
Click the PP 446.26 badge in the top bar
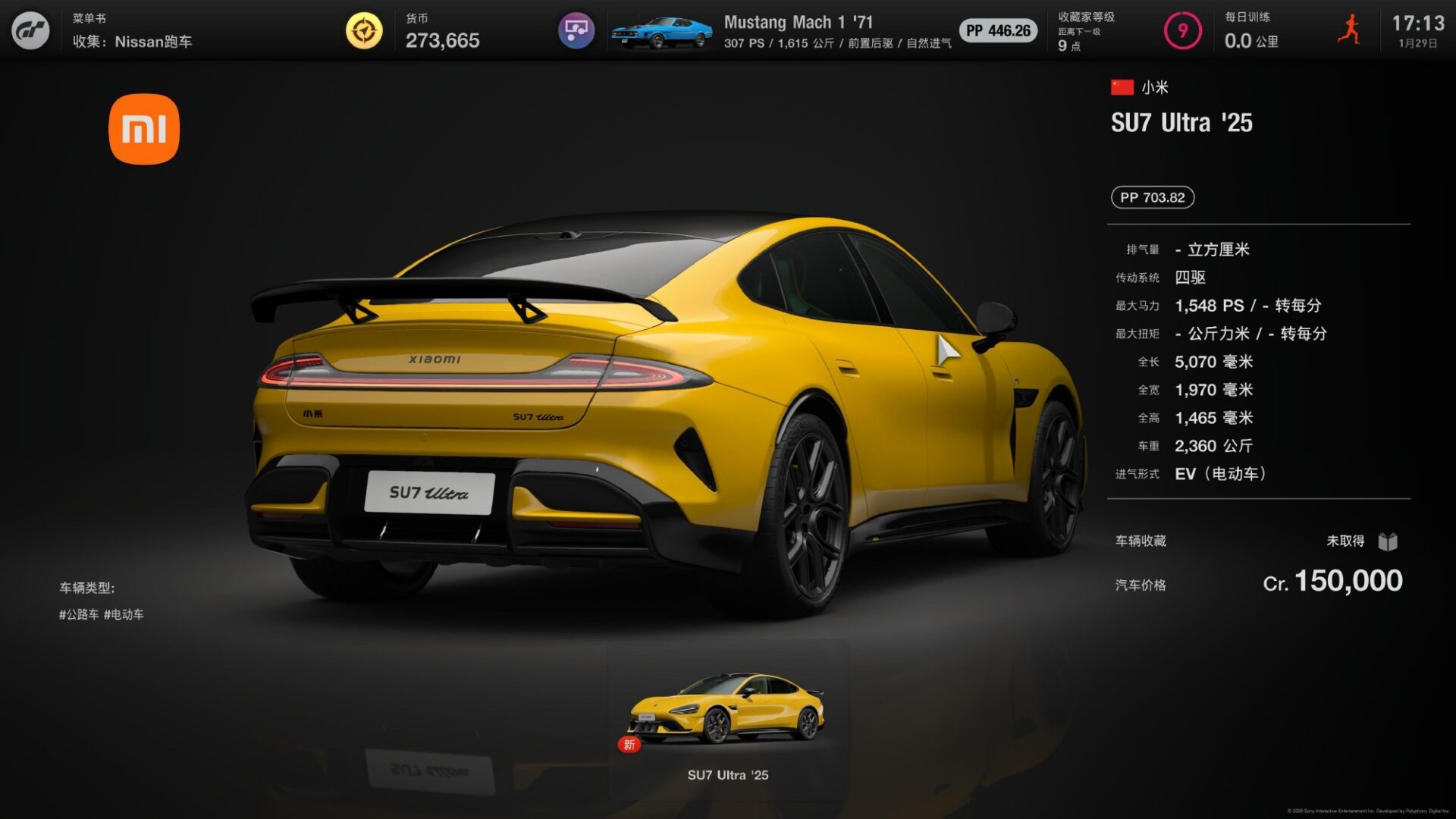pos(997,31)
